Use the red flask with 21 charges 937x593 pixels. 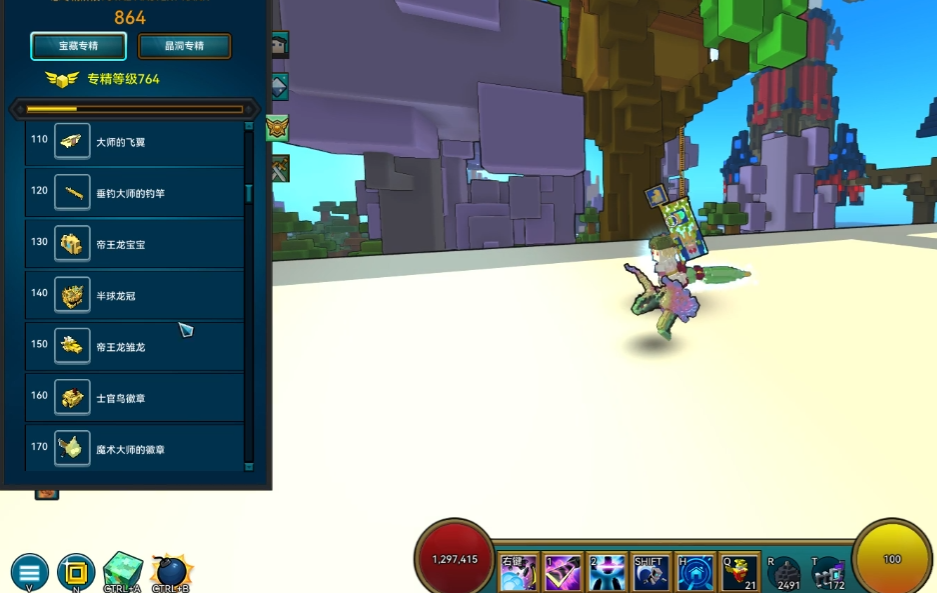[x=740, y=573]
